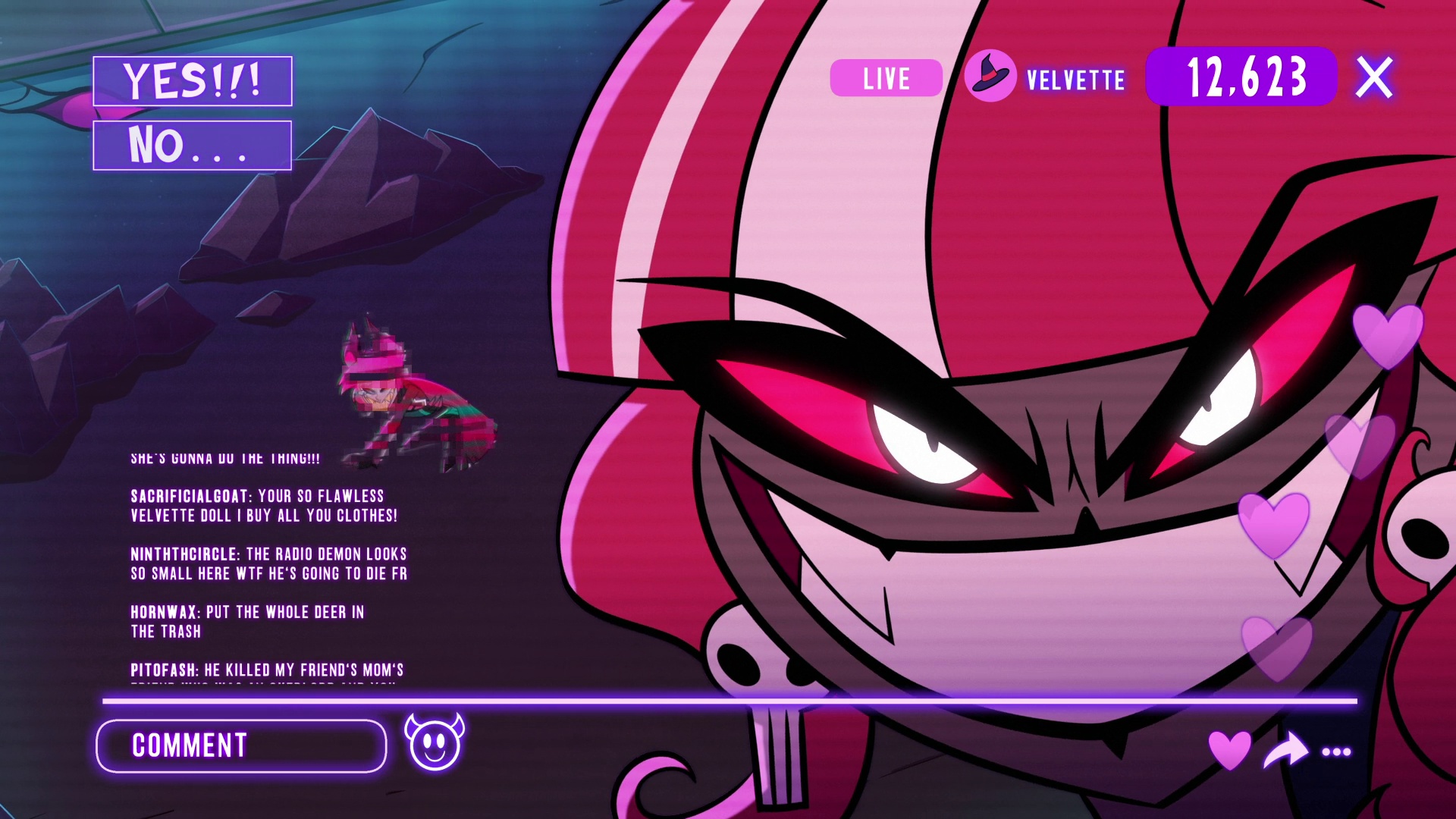1456x819 pixels.
Task: Like the stream with the heart button
Action: [1229, 749]
